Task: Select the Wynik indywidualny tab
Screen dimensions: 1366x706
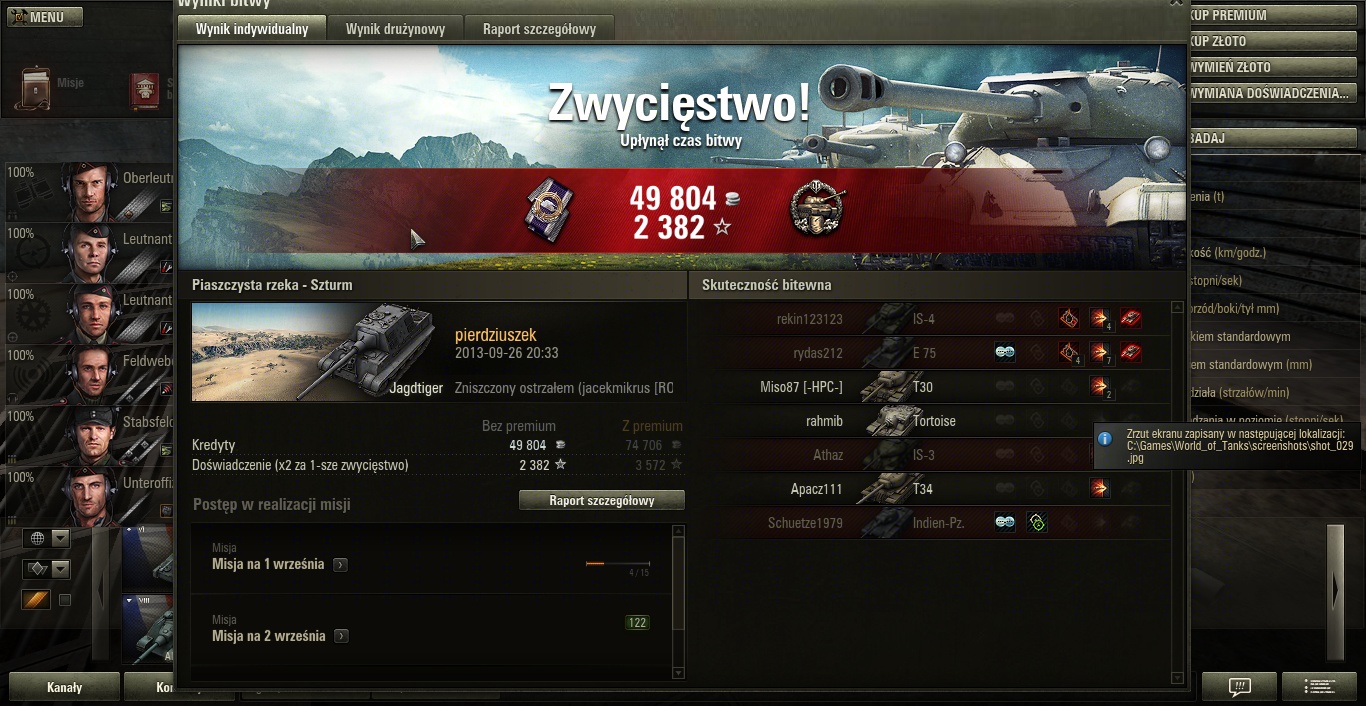Action: pyautogui.click(x=252, y=29)
